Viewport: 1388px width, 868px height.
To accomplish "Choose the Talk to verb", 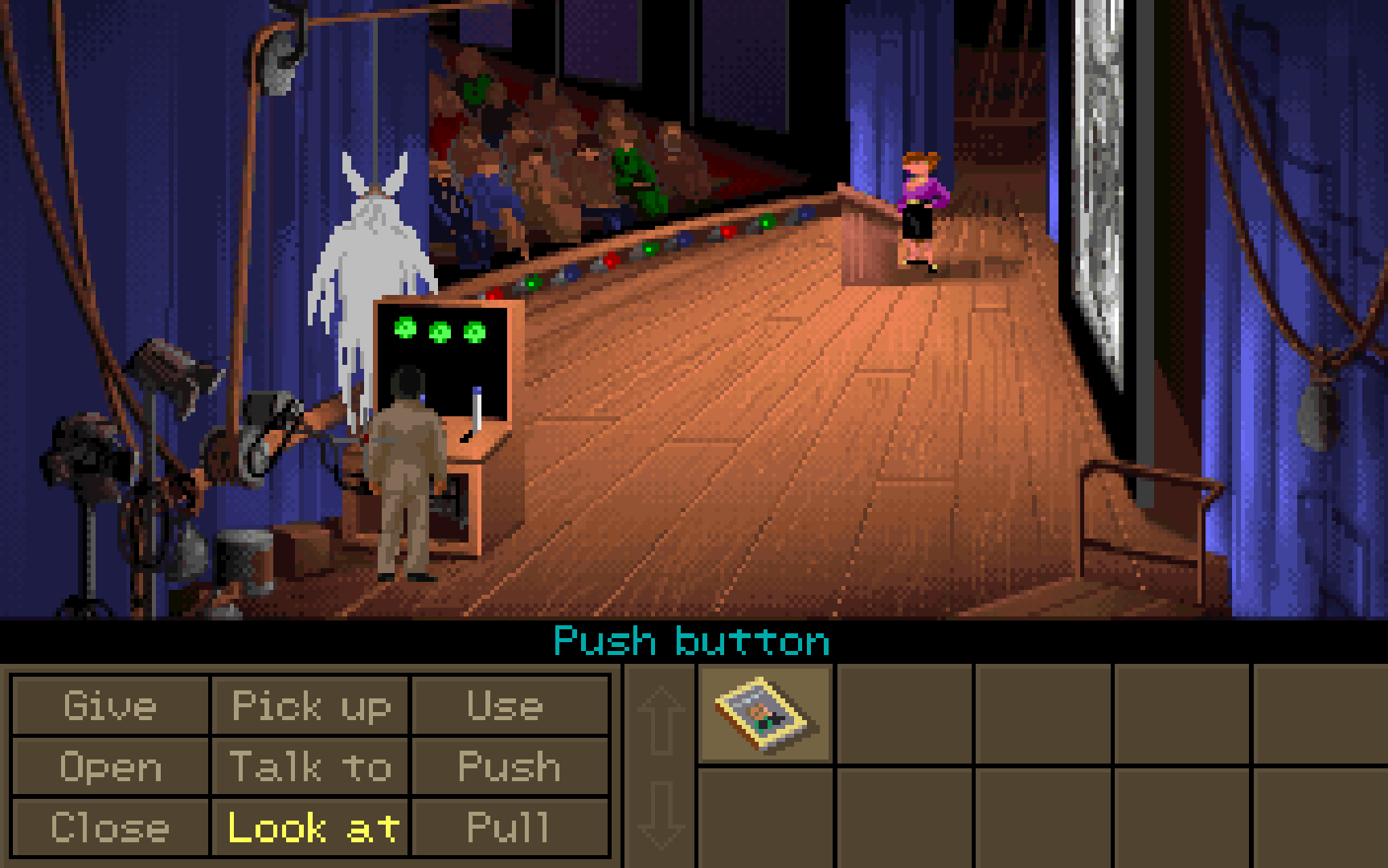I will tap(310, 767).
